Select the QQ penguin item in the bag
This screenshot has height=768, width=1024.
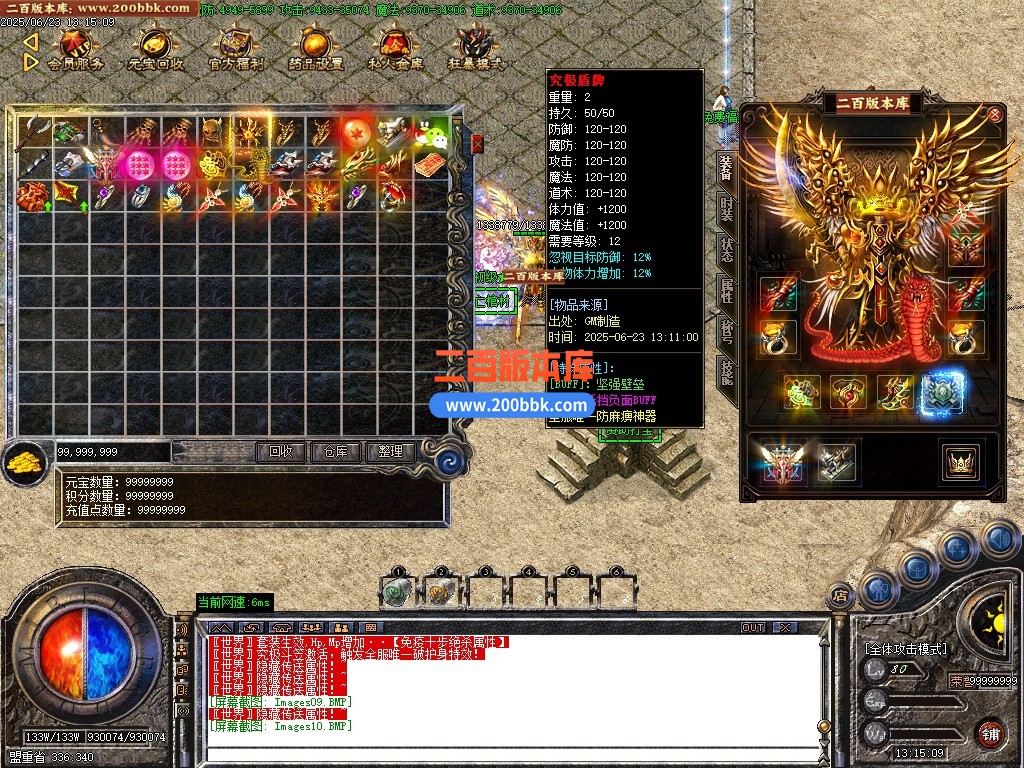click(427, 130)
